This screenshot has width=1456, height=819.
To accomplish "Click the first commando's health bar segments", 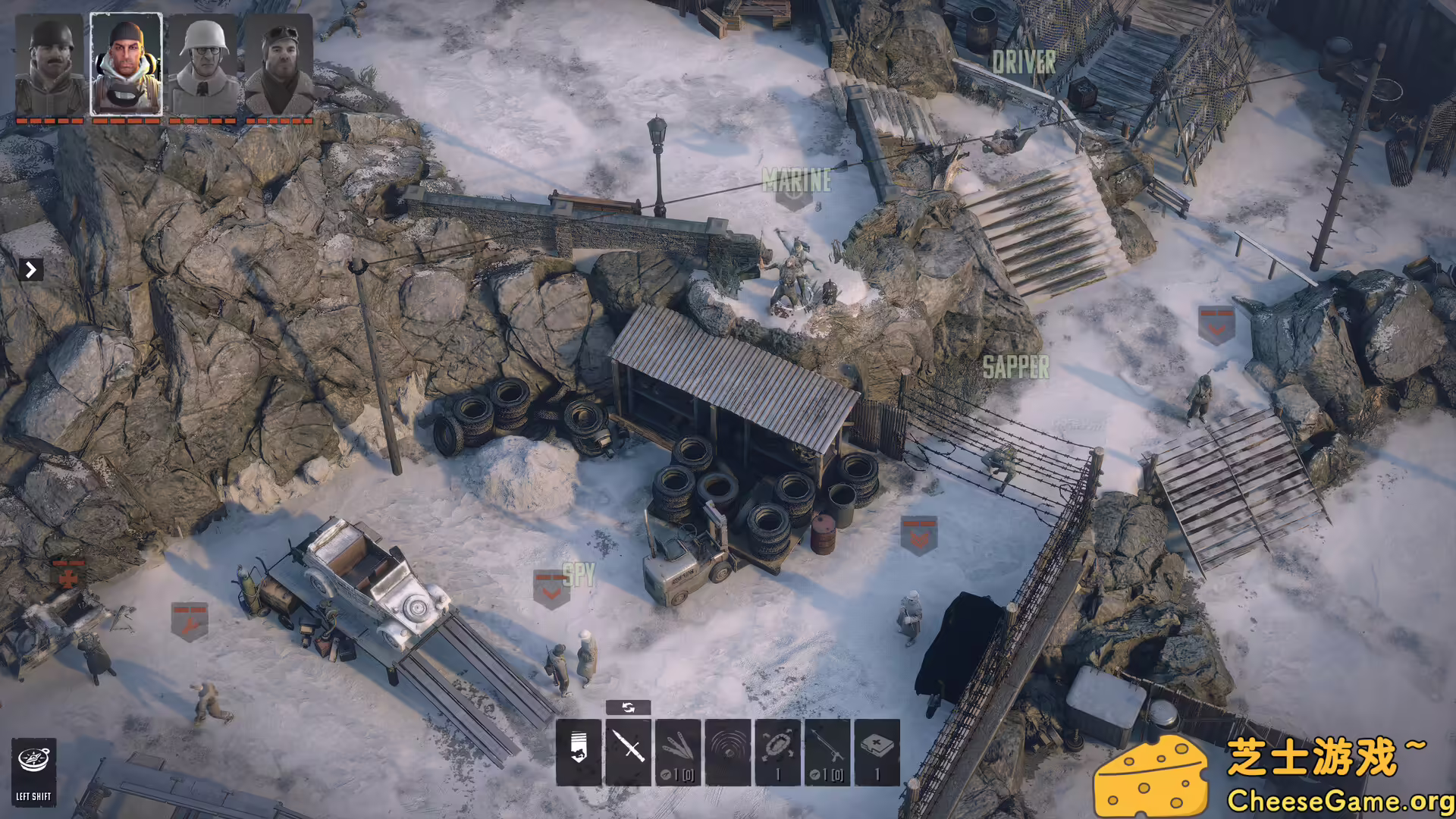I will pyautogui.click(x=50, y=119).
